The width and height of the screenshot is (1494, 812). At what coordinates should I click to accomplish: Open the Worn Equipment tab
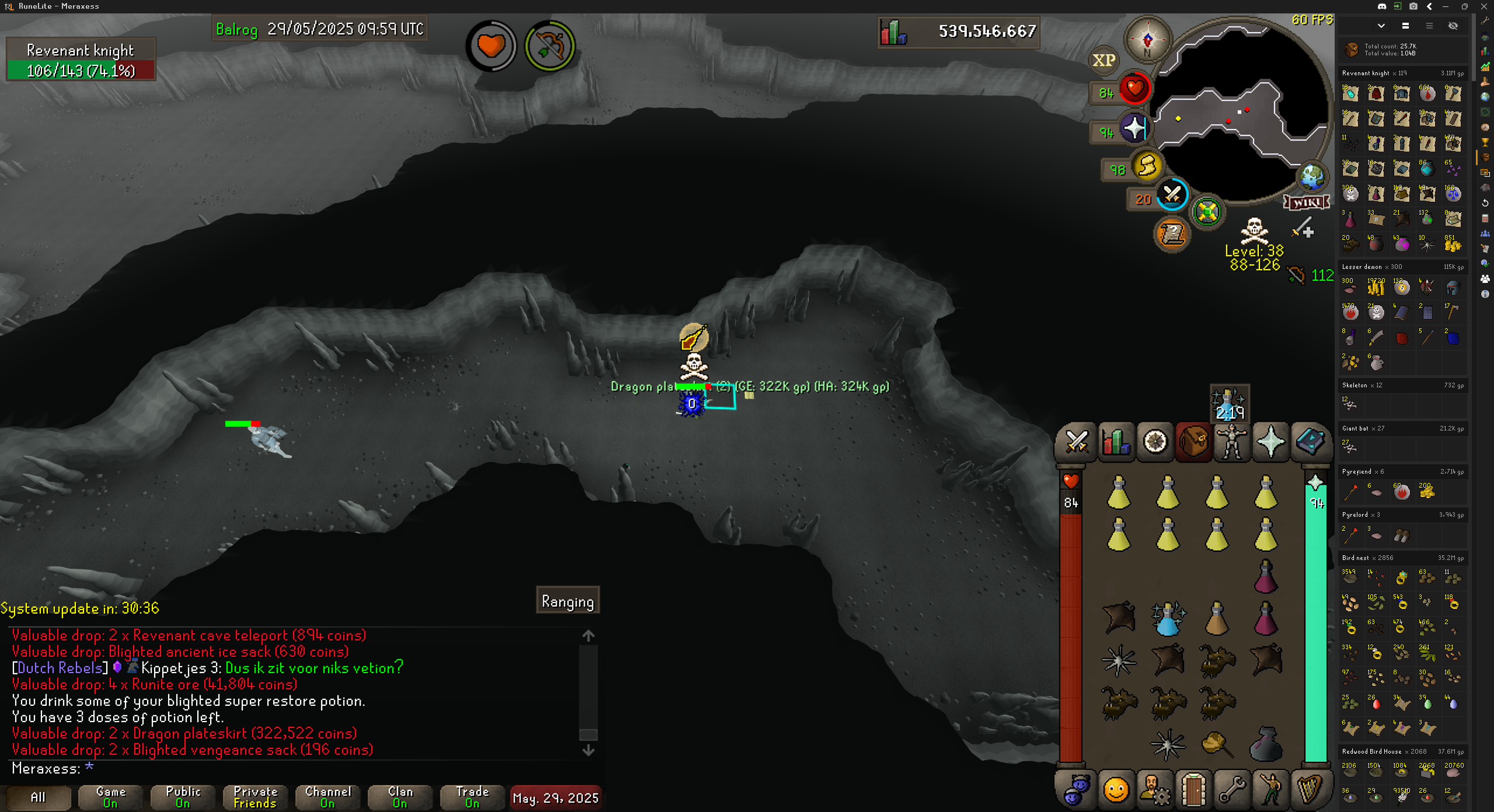pos(1232,442)
